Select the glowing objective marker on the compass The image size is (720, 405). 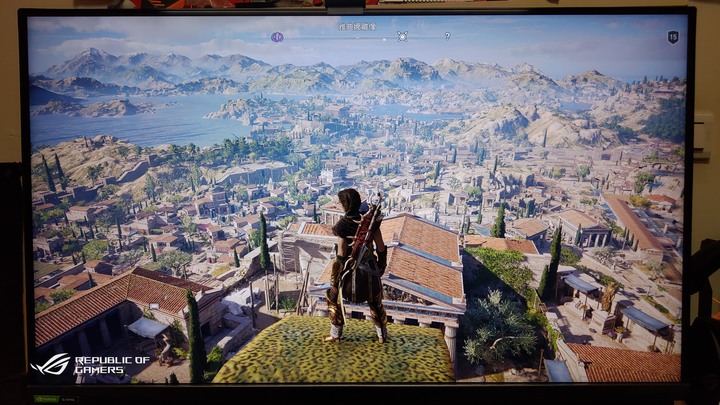[x=402, y=36]
